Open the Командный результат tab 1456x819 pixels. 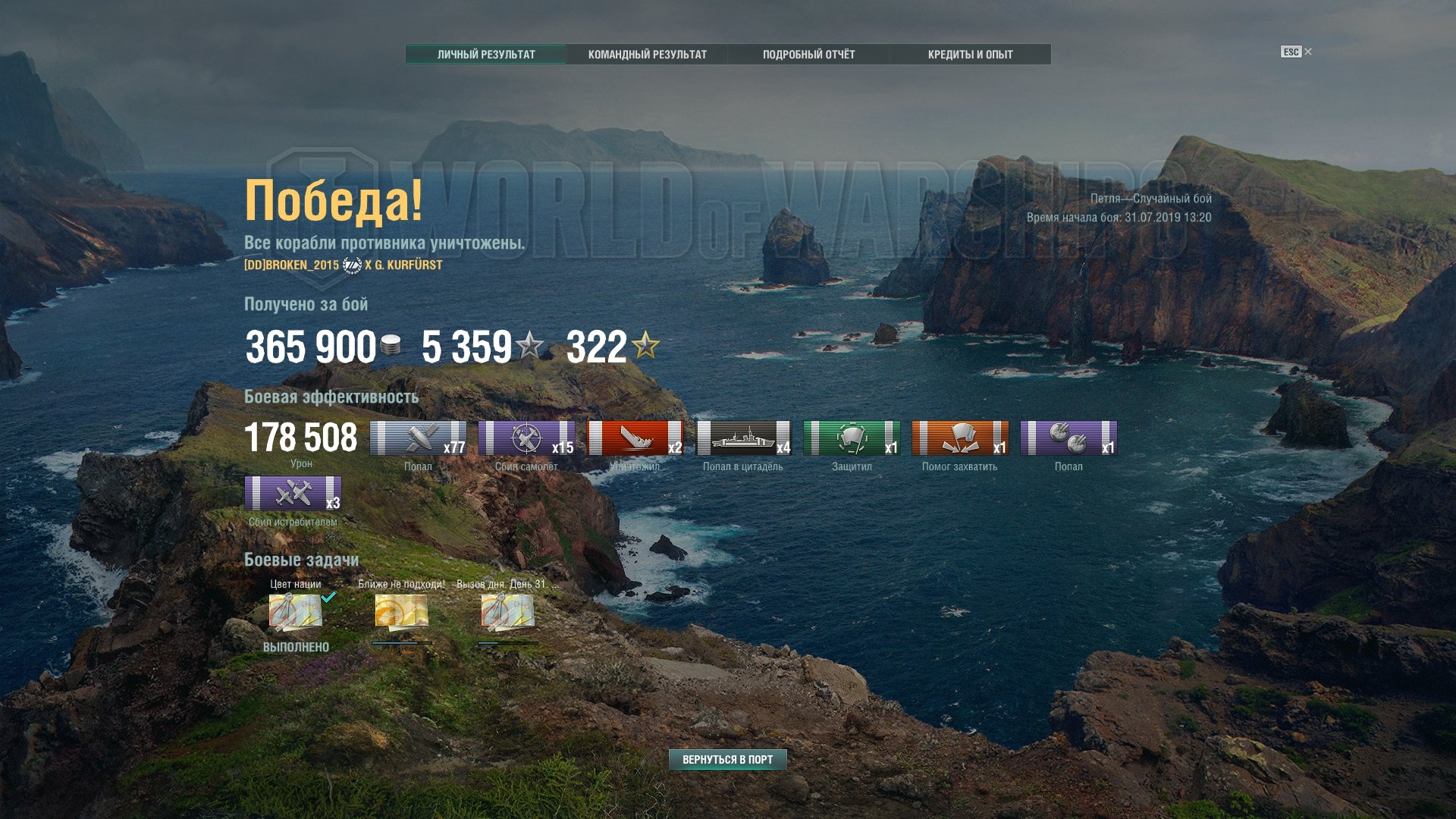(x=647, y=55)
